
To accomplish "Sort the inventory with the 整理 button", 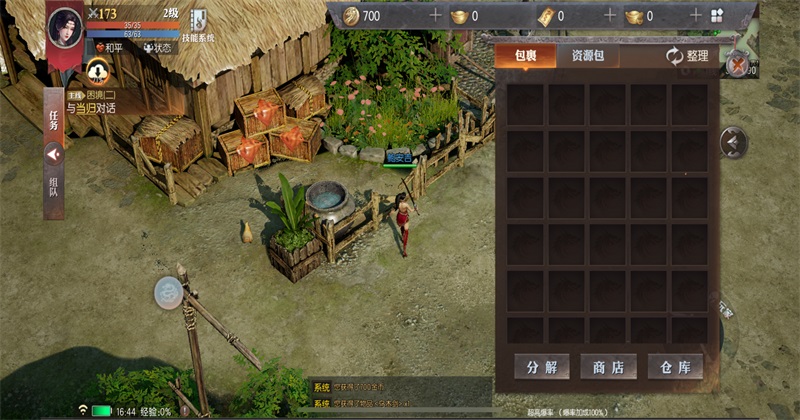I will 688,57.
